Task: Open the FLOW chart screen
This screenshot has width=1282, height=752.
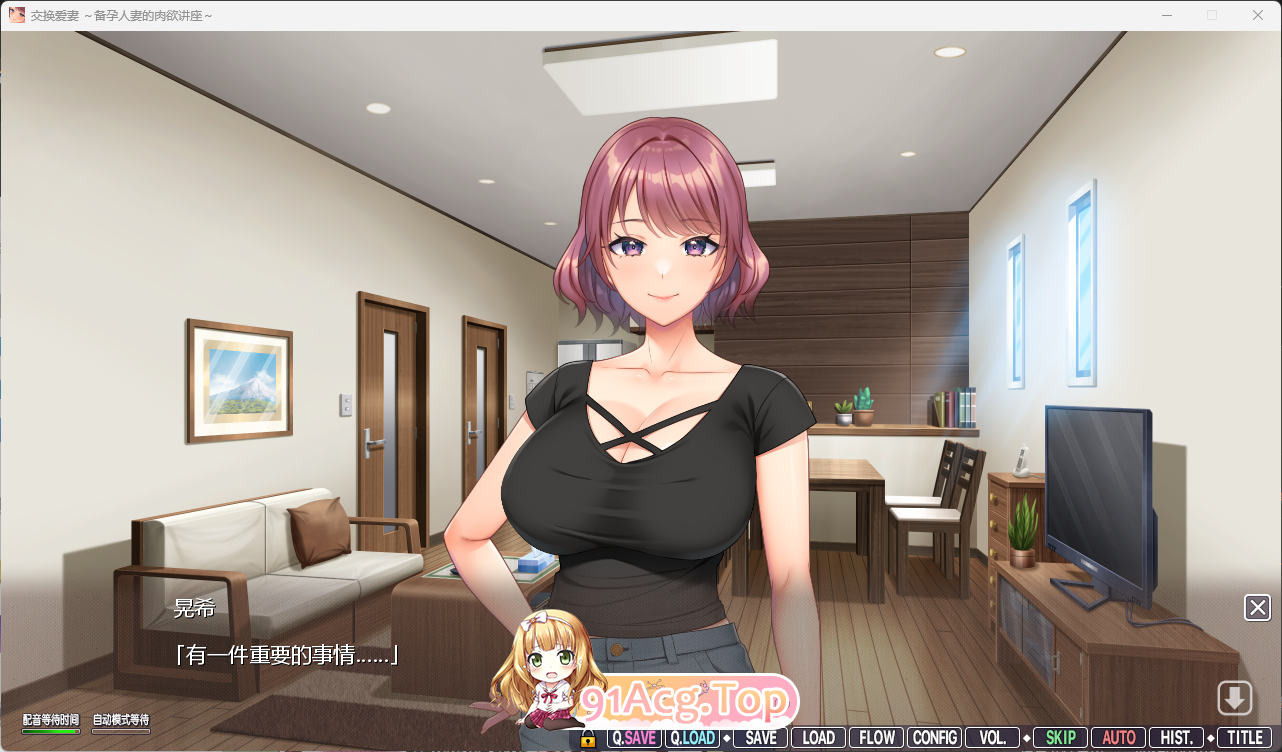Action: click(876, 738)
